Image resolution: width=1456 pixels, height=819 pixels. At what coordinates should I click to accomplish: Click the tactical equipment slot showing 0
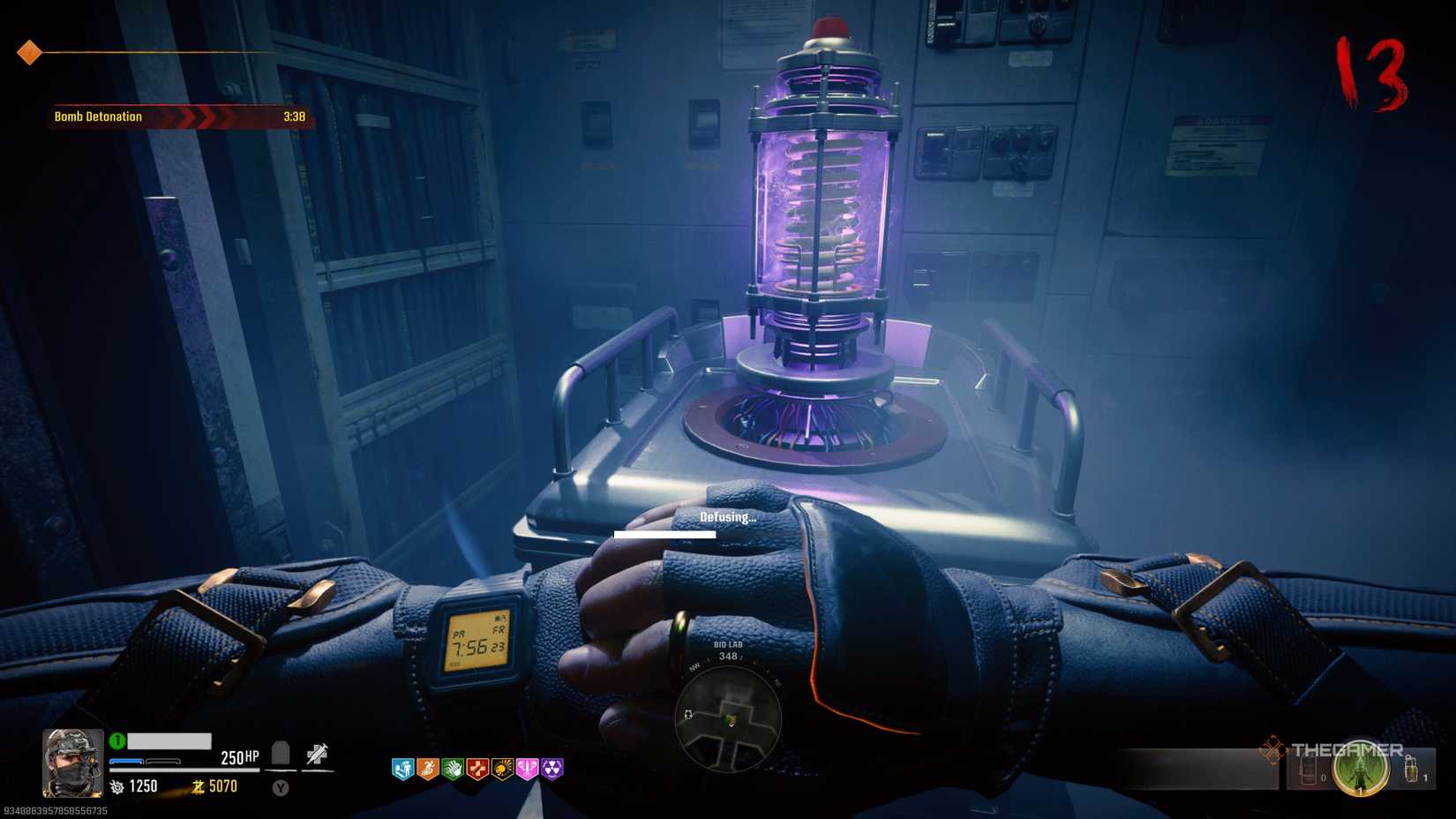pyautogui.click(x=1308, y=770)
